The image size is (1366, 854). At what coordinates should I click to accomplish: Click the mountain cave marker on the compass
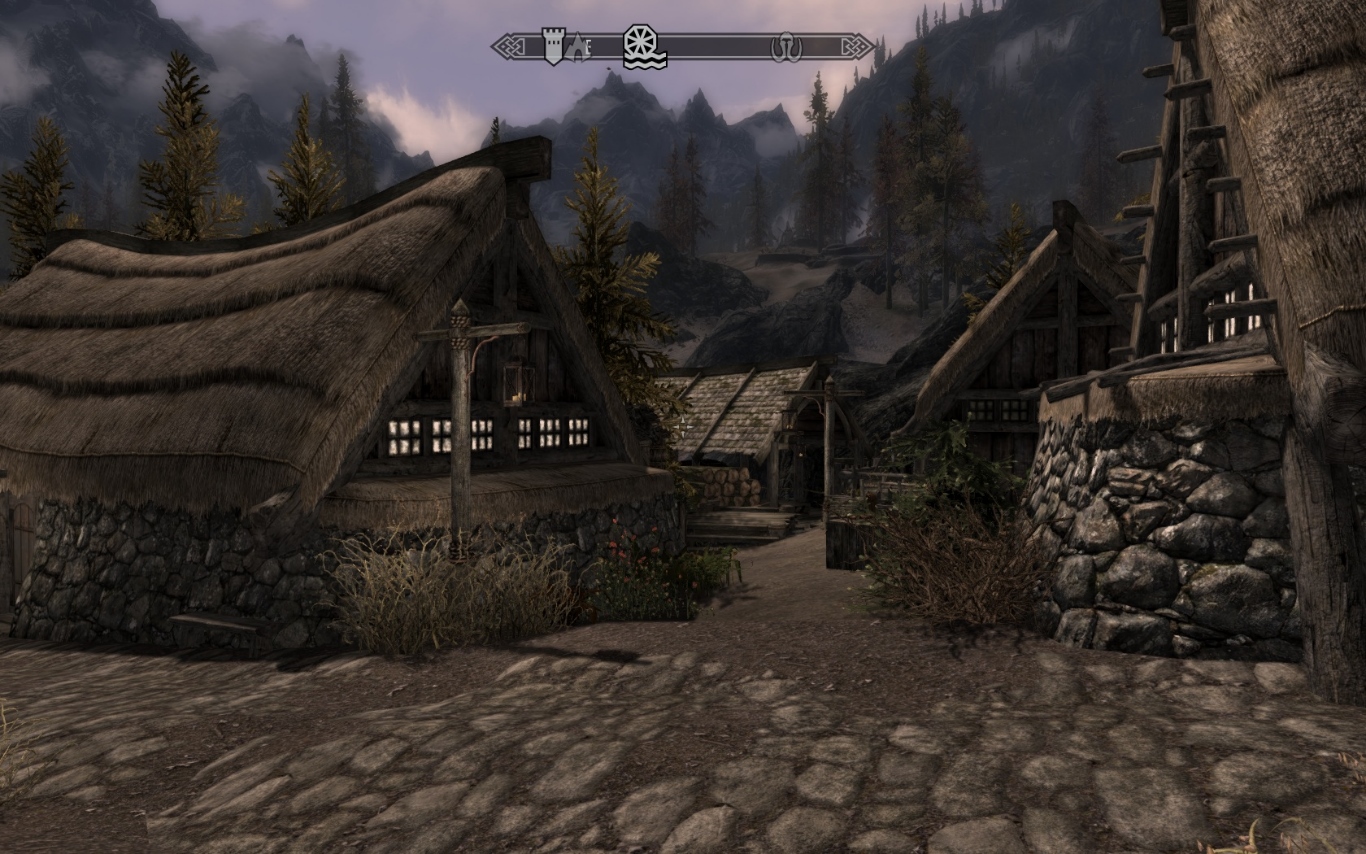click(x=576, y=46)
